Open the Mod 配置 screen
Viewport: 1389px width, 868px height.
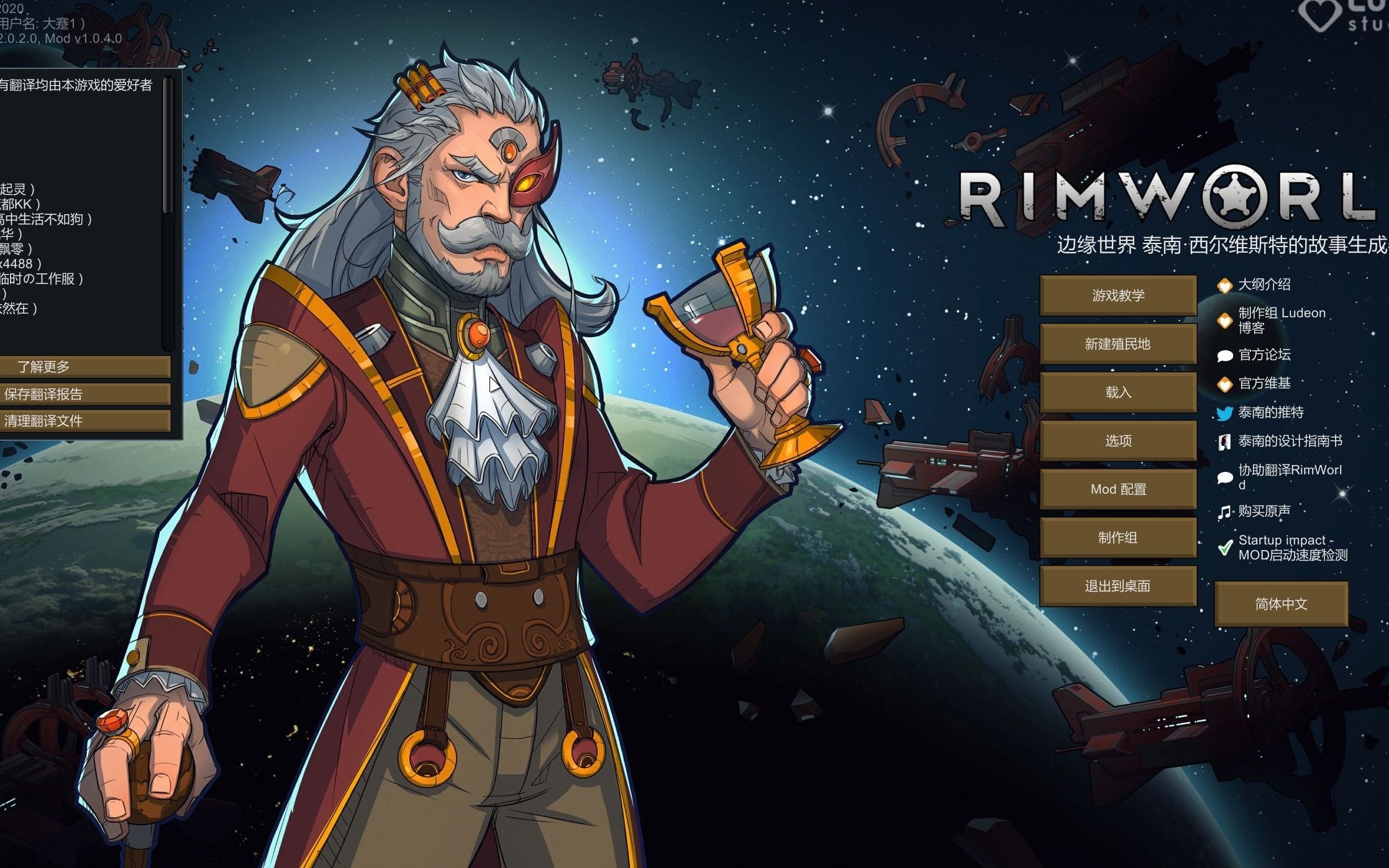click(1118, 489)
